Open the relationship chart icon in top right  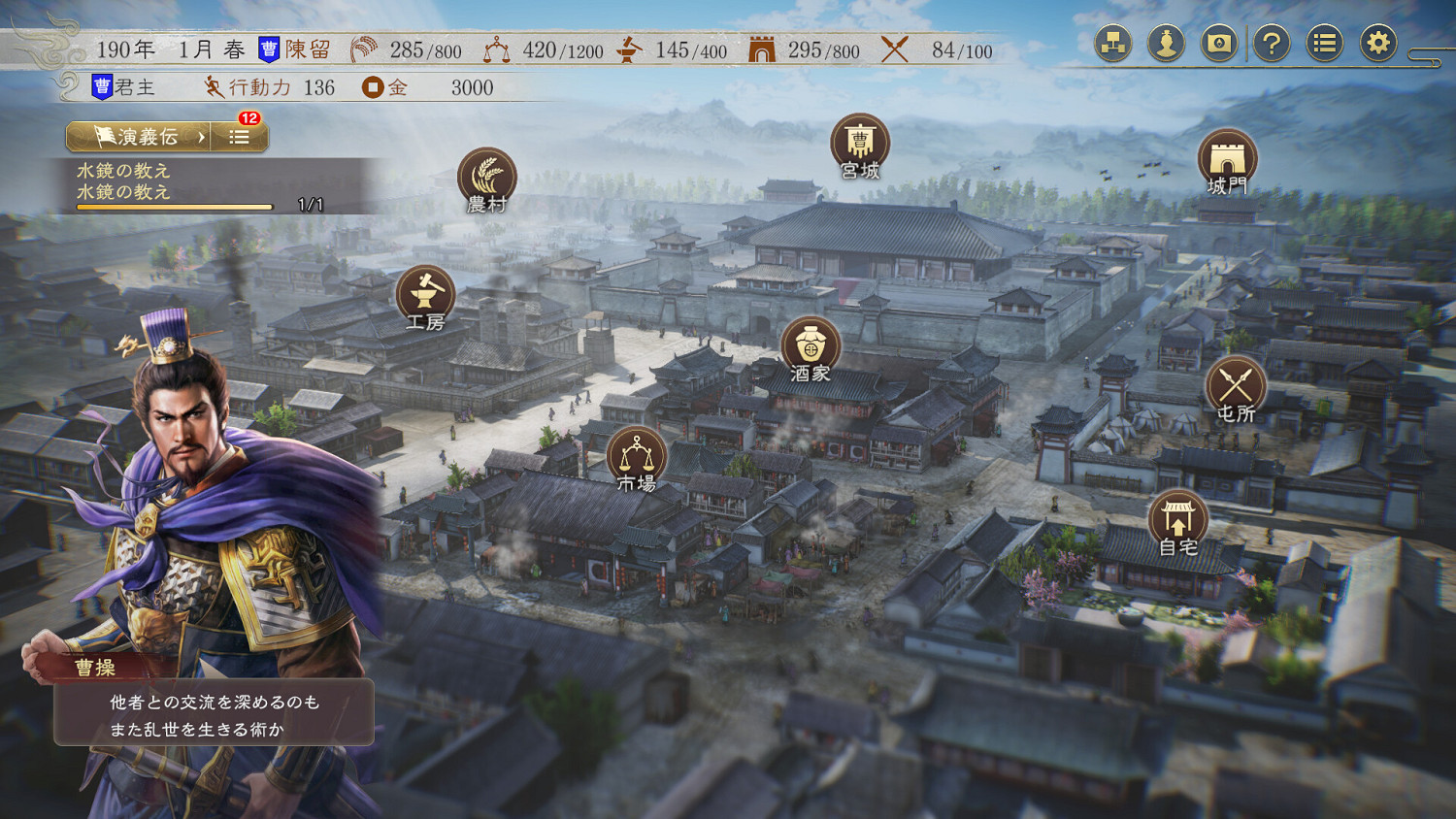click(x=1113, y=43)
